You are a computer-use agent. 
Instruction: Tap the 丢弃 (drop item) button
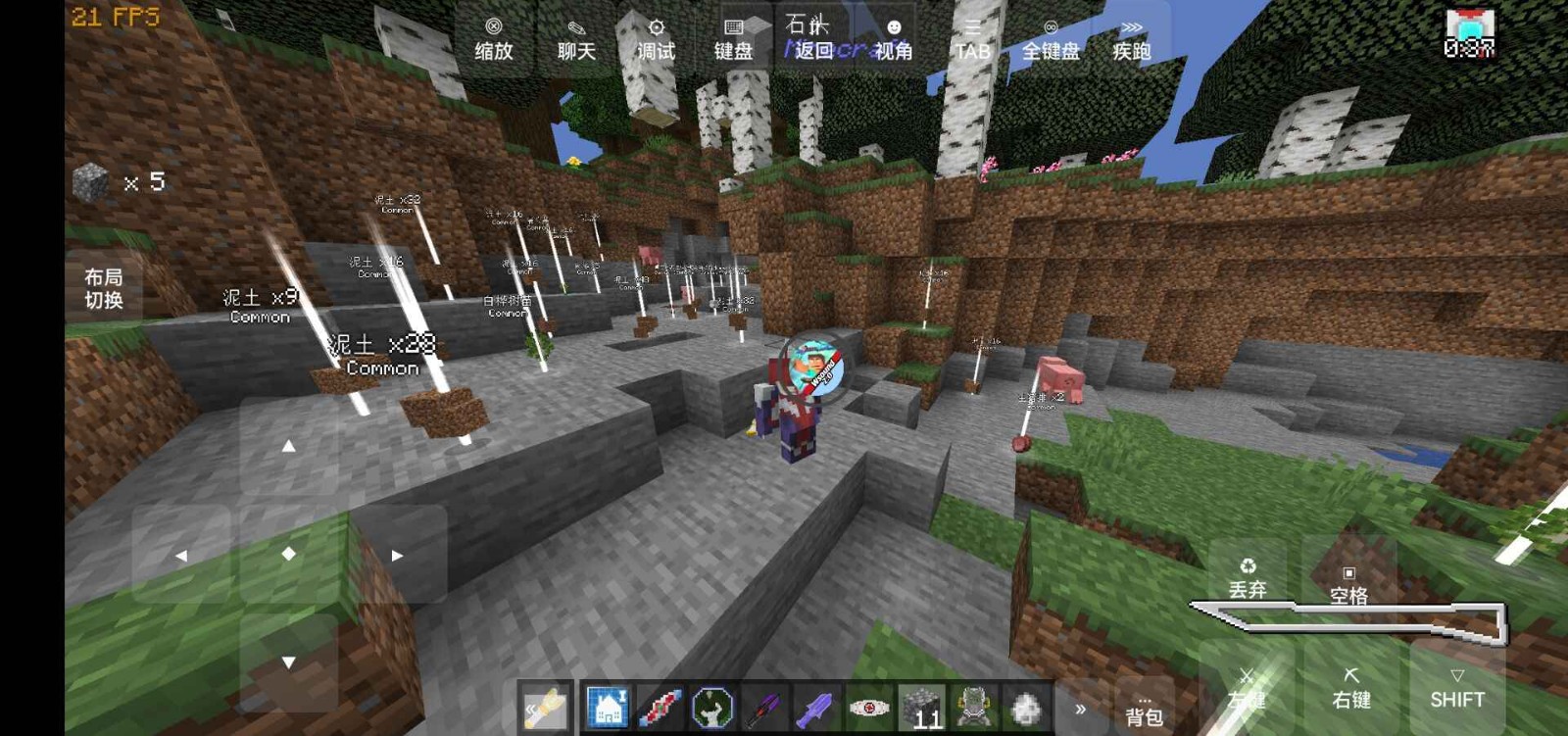point(1248,578)
